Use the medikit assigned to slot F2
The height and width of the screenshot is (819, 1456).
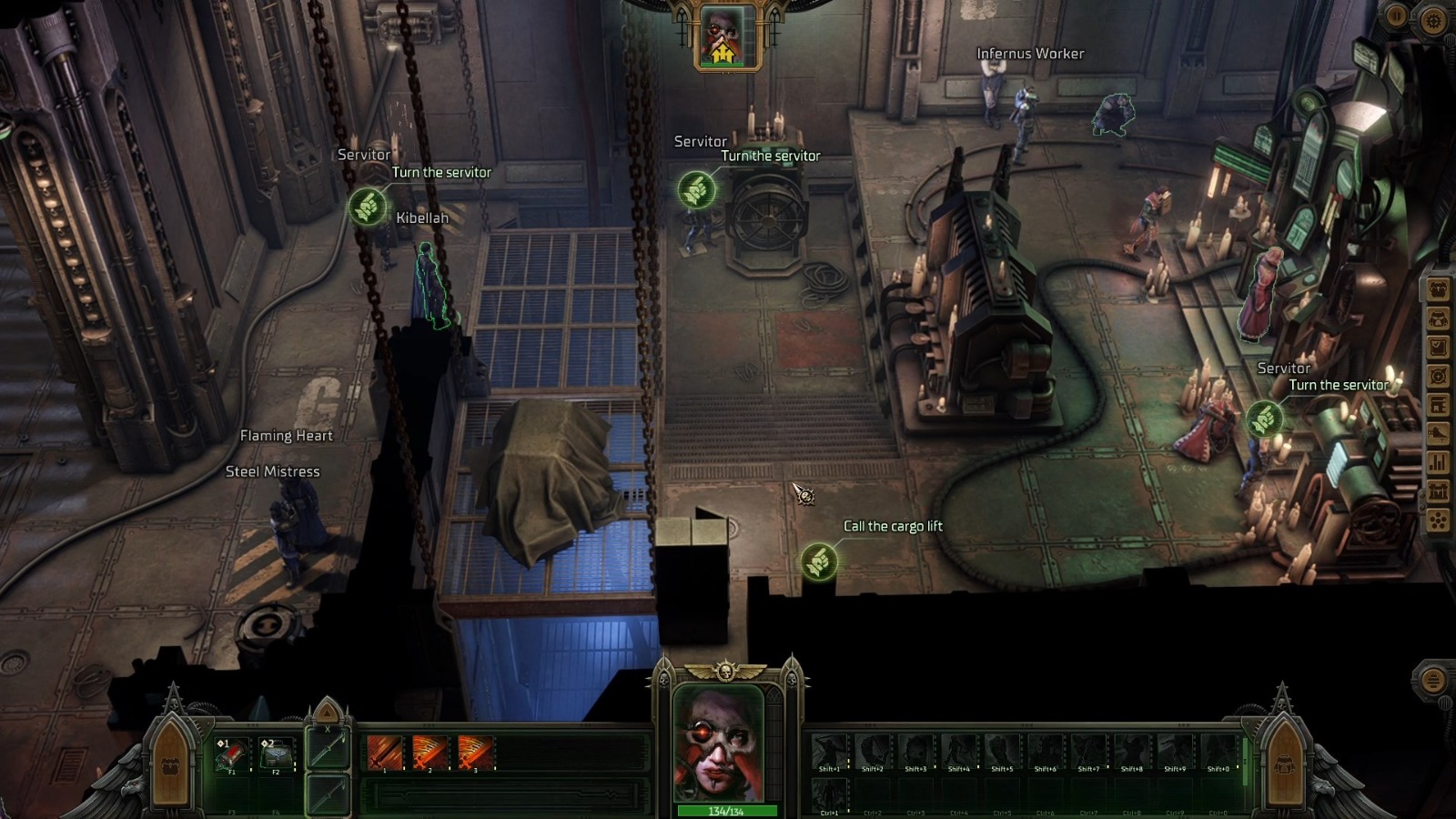pos(277,753)
